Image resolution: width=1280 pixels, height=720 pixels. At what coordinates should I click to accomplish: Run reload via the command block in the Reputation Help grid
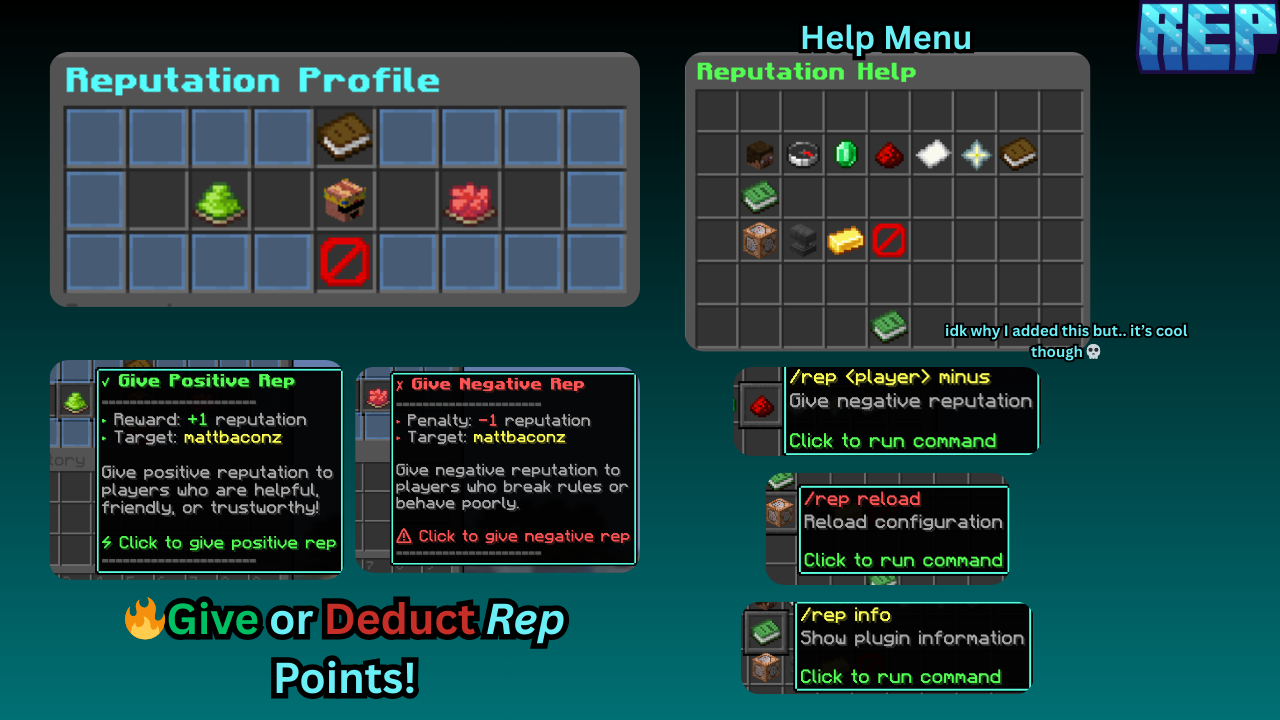(760, 240)
